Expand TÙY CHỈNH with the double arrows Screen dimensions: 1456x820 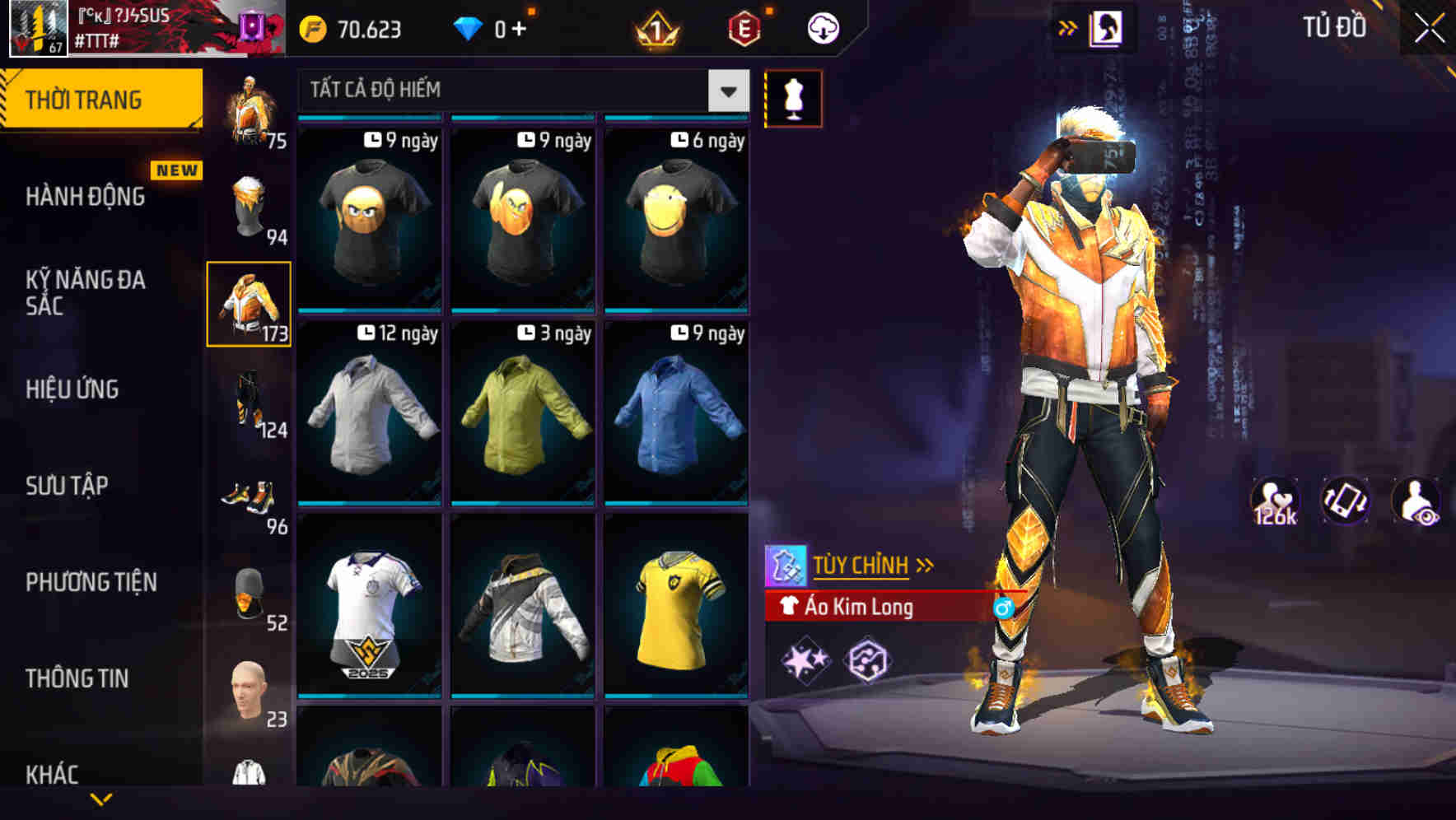pyautogui.click(x=926, y=565)
